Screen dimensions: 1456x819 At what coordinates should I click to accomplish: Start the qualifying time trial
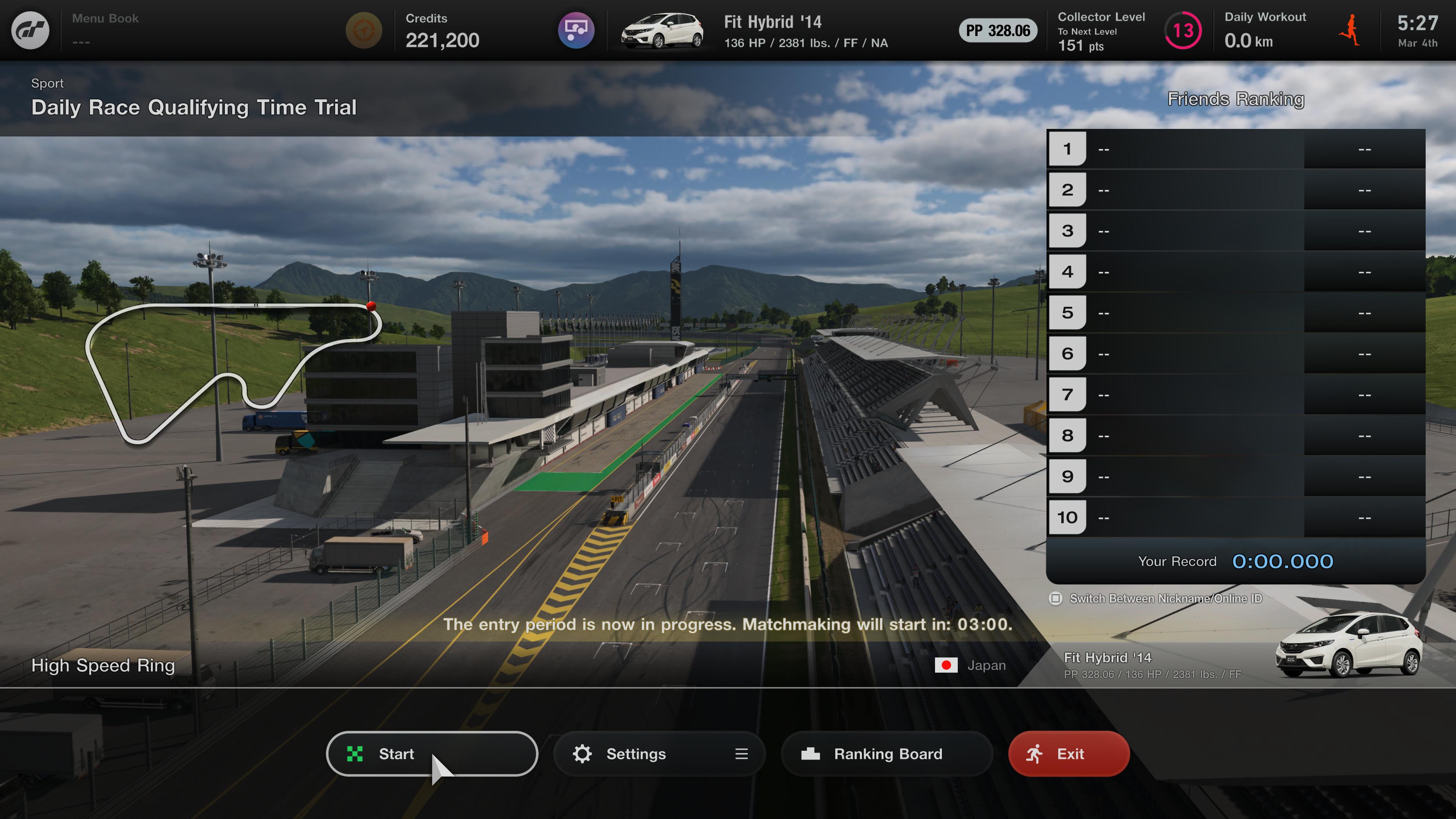431,753
